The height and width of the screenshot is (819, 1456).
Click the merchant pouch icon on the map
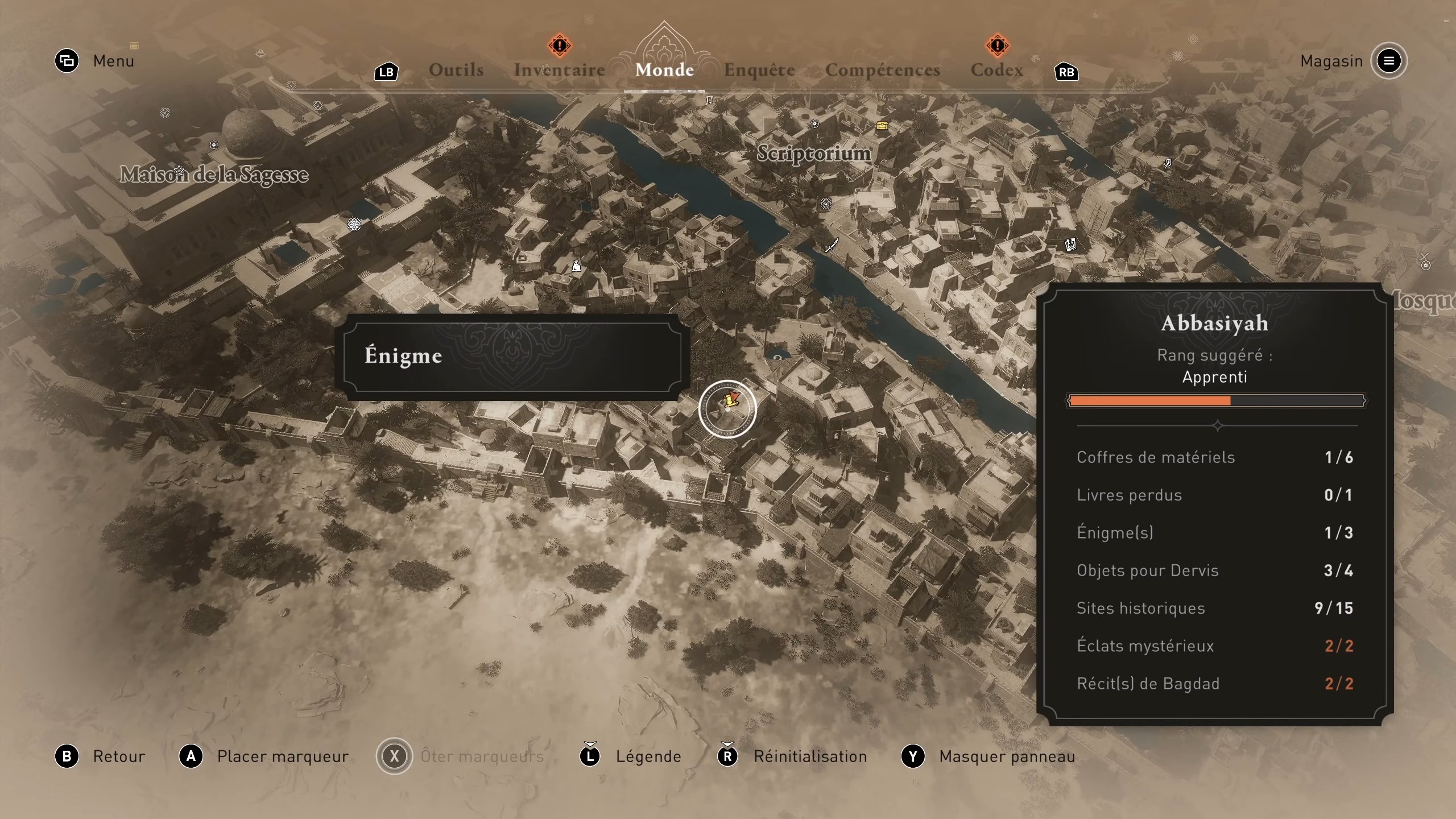click(x=576, y=266)
